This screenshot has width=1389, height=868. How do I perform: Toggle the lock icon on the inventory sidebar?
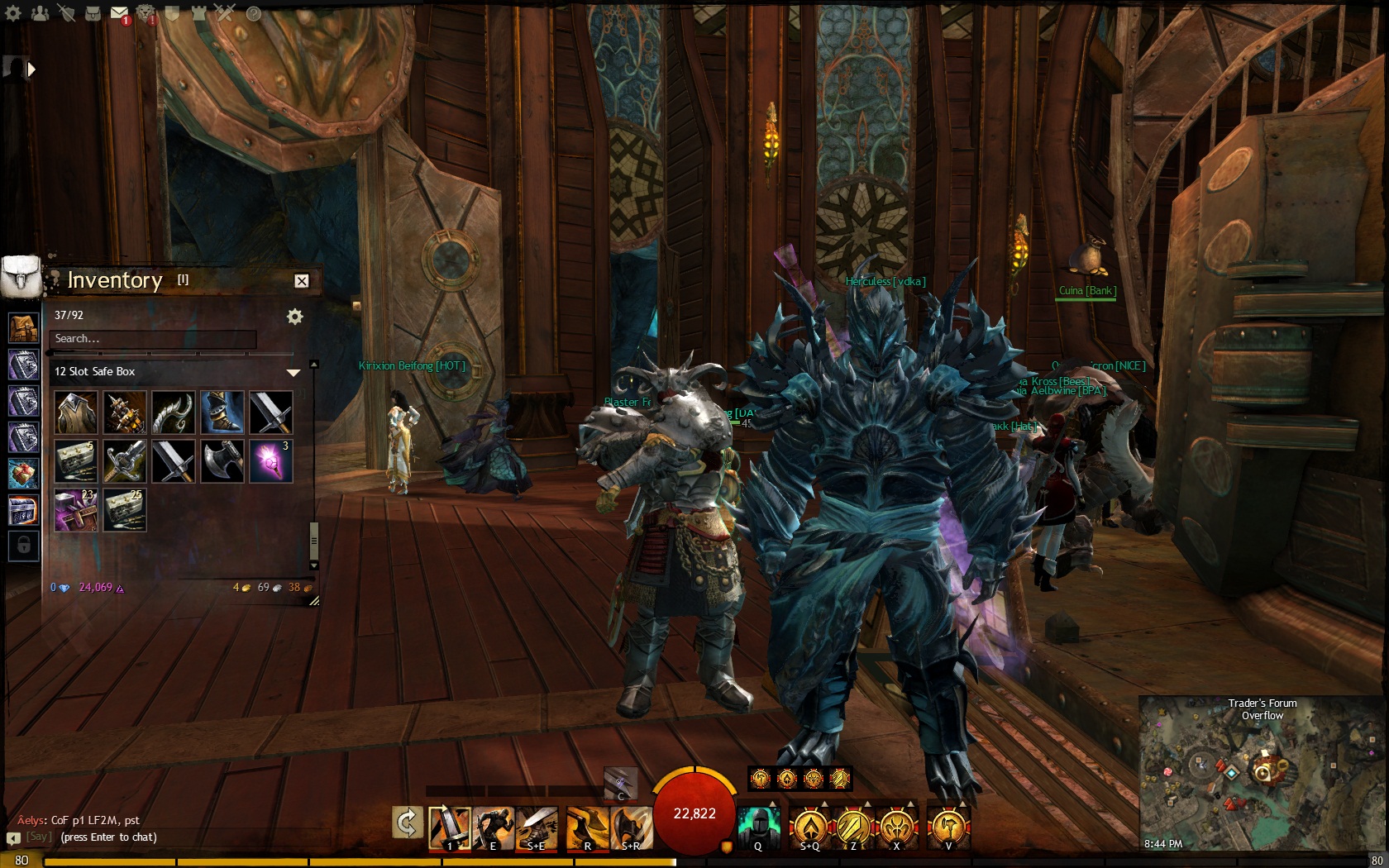click(23, 544)
